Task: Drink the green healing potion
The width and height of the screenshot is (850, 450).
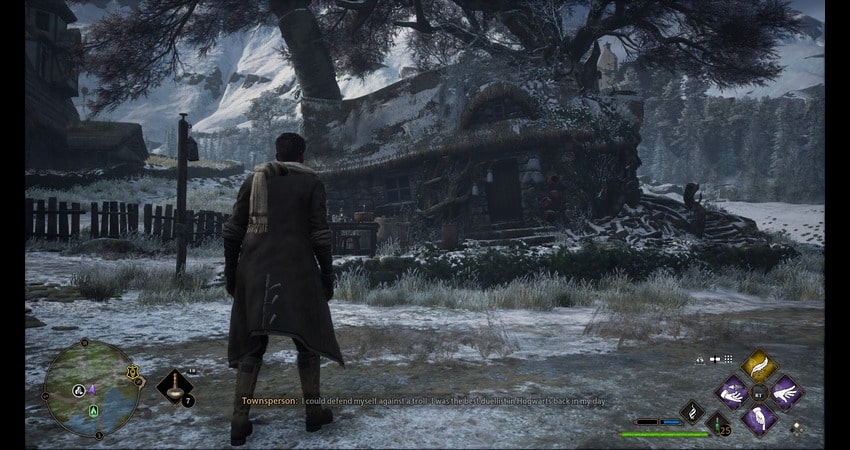Action: 718,424
